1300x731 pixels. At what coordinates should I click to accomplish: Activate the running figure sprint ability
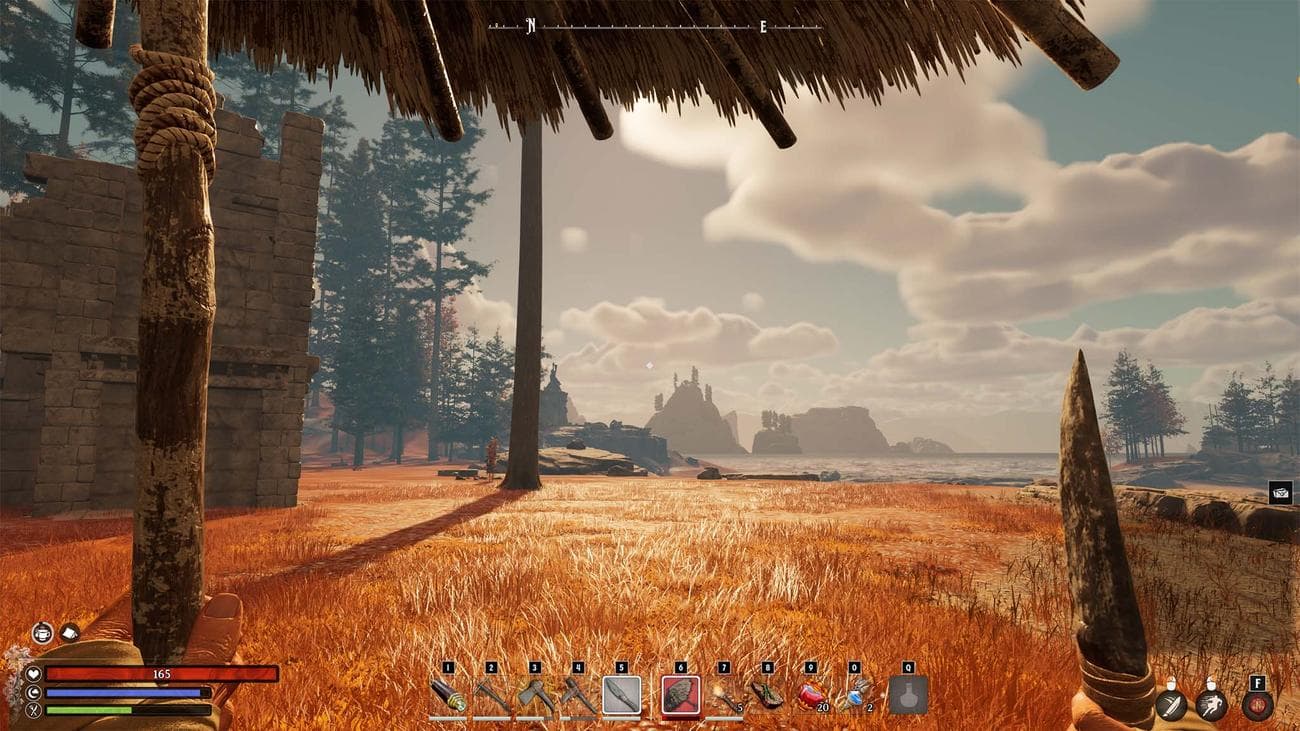1211,705
